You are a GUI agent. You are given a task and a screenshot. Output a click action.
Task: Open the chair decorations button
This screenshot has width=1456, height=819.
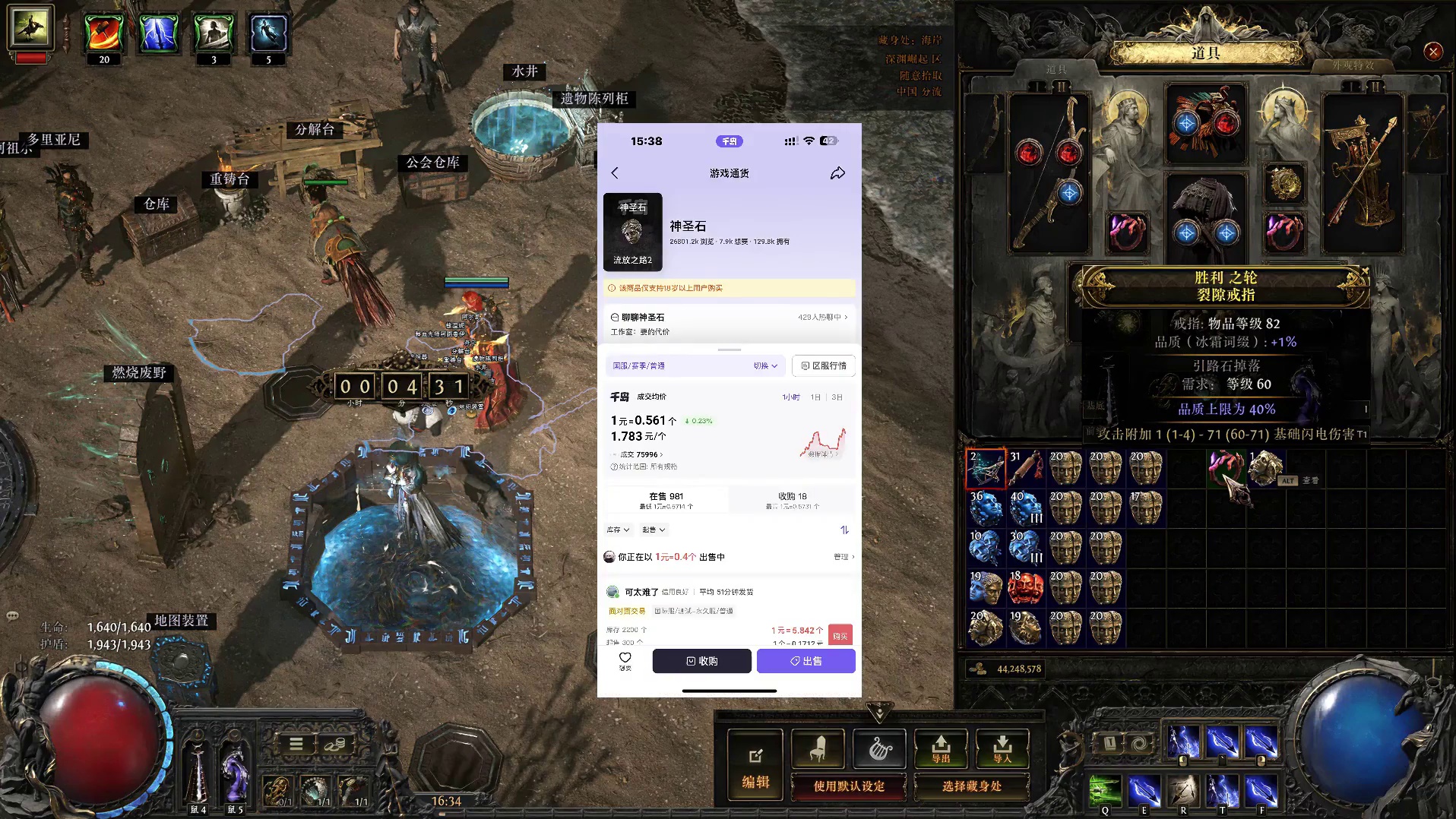click(x=818, y=749)
